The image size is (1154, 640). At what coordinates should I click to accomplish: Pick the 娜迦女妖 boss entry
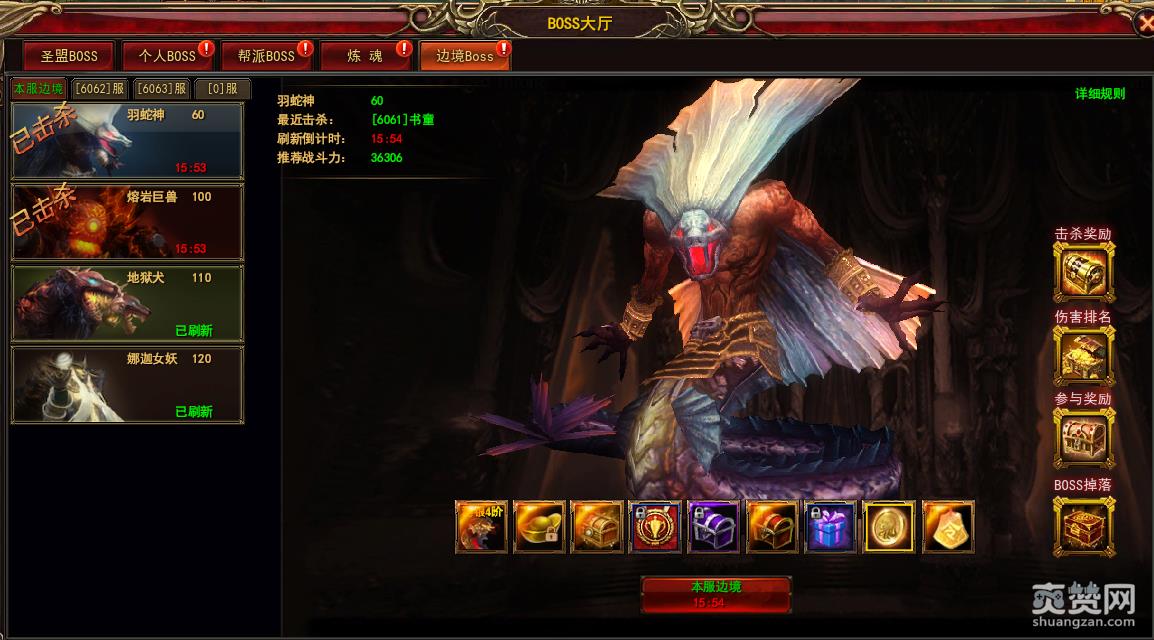127,384
